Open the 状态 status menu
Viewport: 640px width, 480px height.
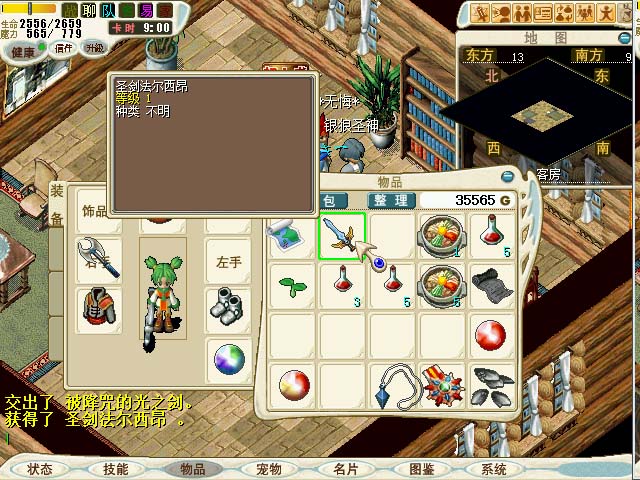click(x=40, y=469)
